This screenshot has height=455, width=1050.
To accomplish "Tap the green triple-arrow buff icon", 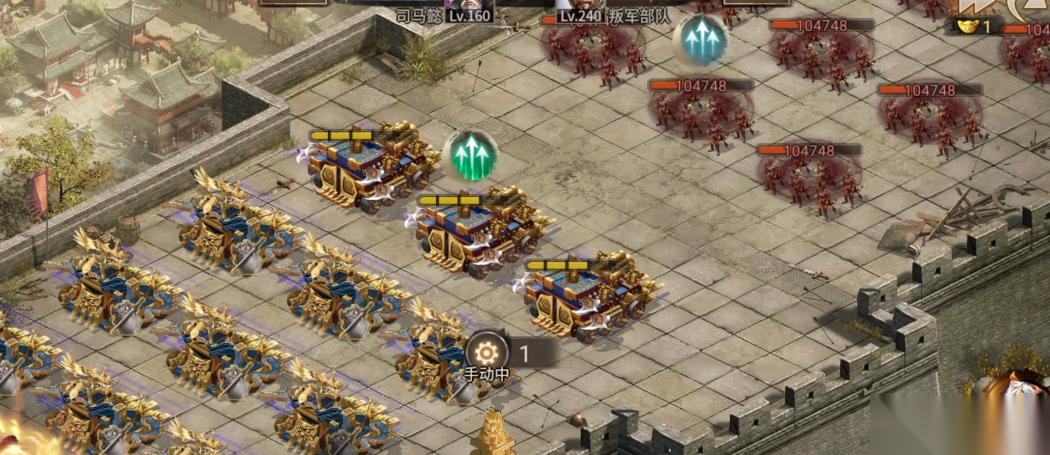I will tap(470, 156).
